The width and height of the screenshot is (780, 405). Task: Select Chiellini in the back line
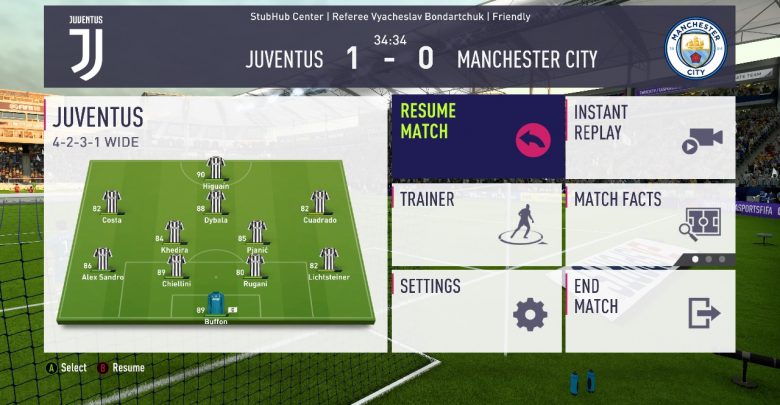click(176, 268)
